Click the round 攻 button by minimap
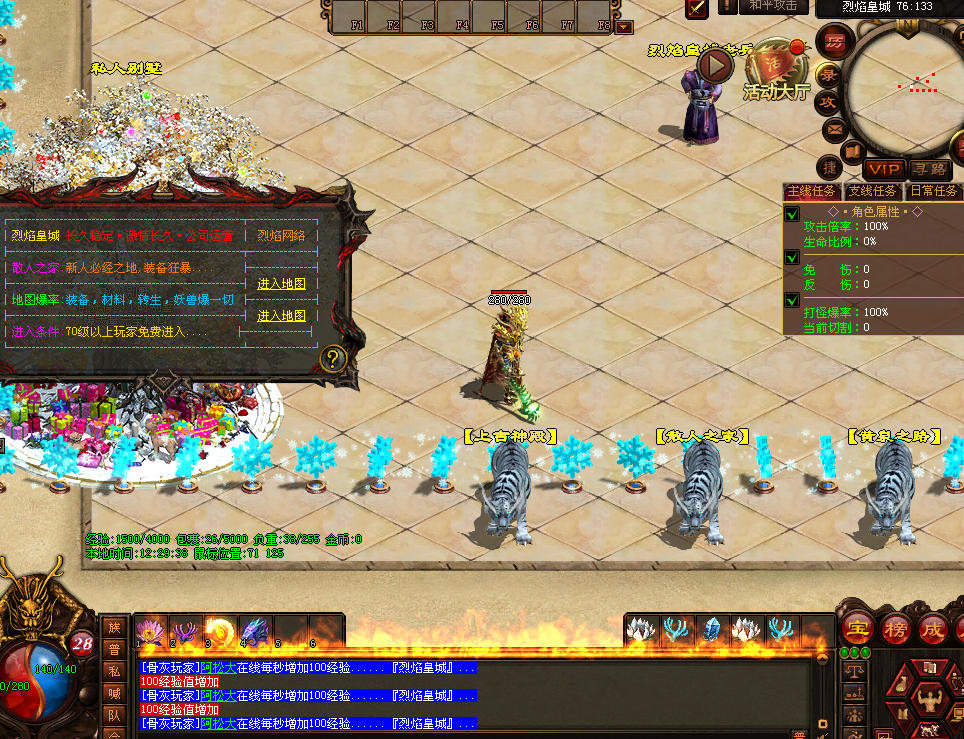Screen dimensions: 964x739 (828, 102)
